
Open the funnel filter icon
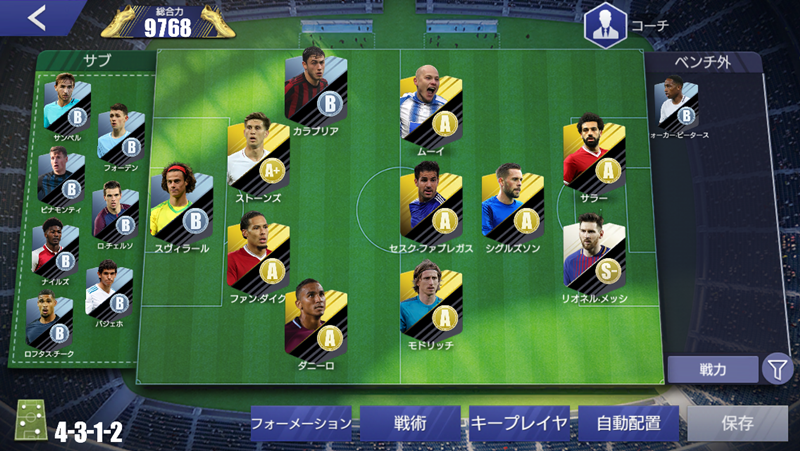click(x=777, y=369)
